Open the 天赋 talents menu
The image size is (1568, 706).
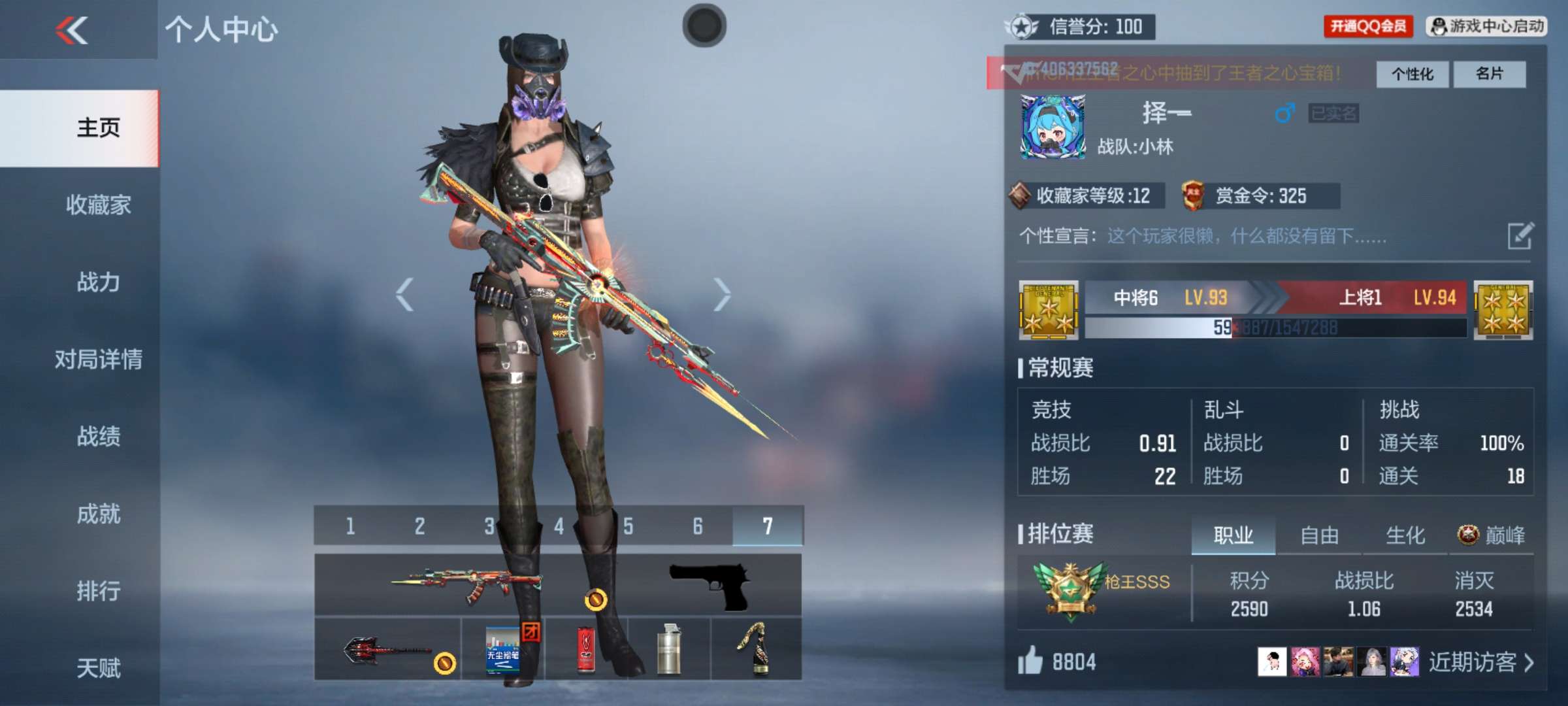98,668
